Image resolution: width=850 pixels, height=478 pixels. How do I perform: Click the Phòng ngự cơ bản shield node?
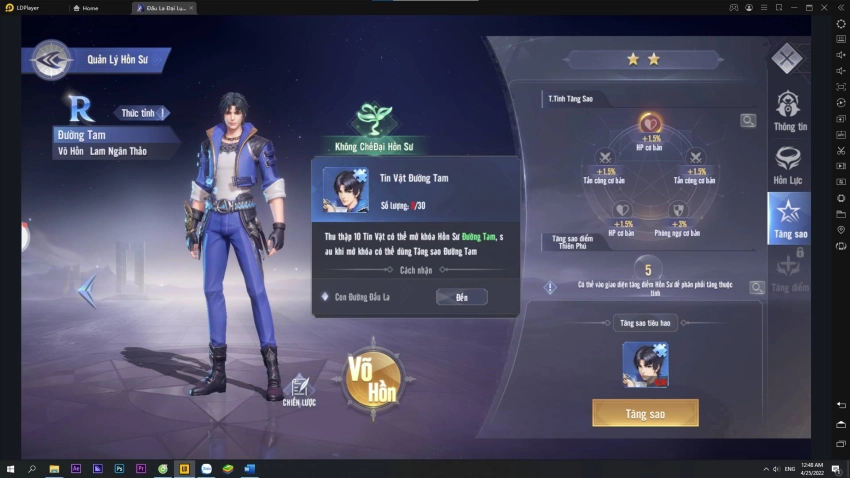(679, 210)
